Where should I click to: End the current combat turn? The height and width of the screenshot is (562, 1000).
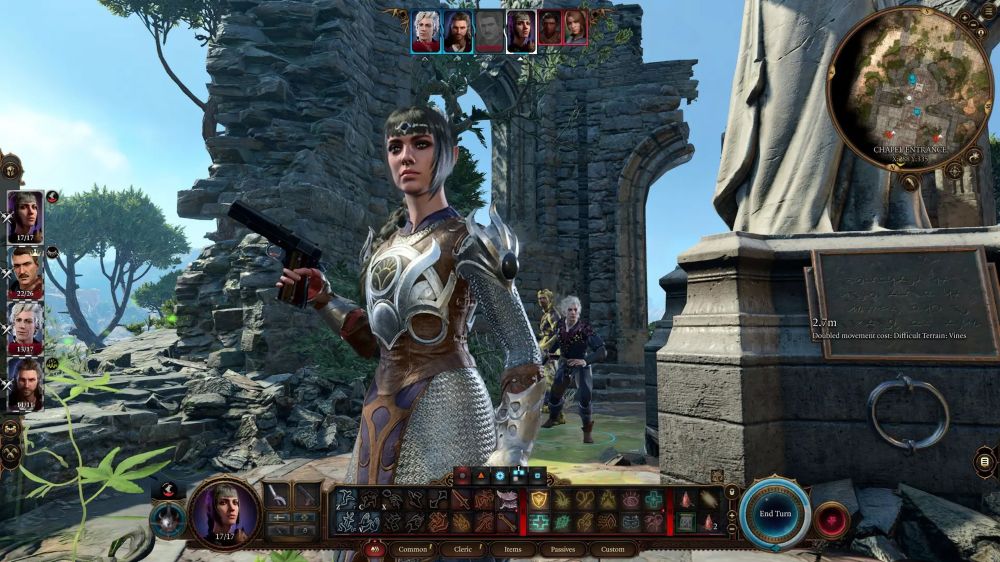(775, 513)
